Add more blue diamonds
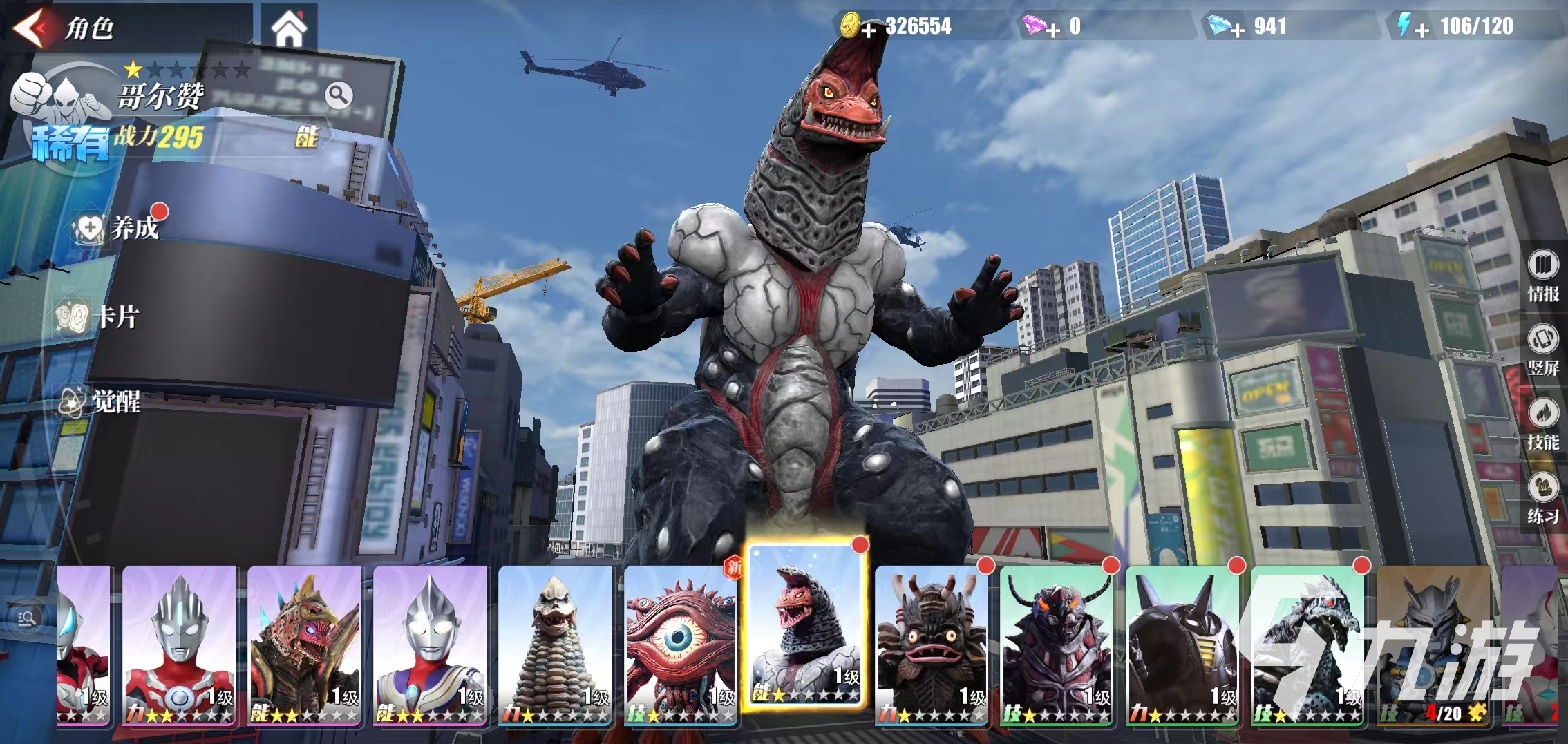Viewport: 1568px width, 744px height. tap(1237, 30)
